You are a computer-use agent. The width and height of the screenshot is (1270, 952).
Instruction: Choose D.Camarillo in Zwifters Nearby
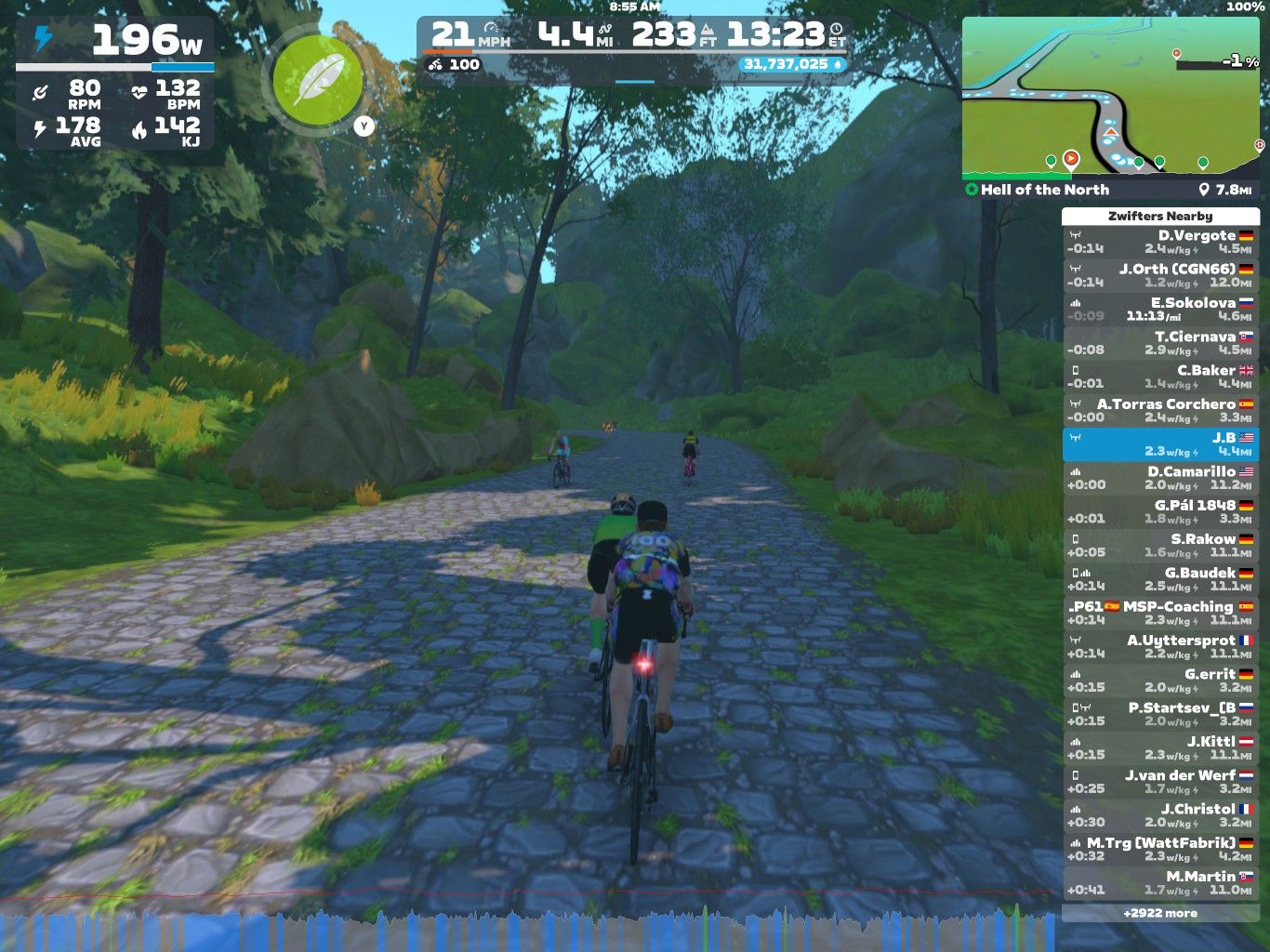click(1160, 478)
